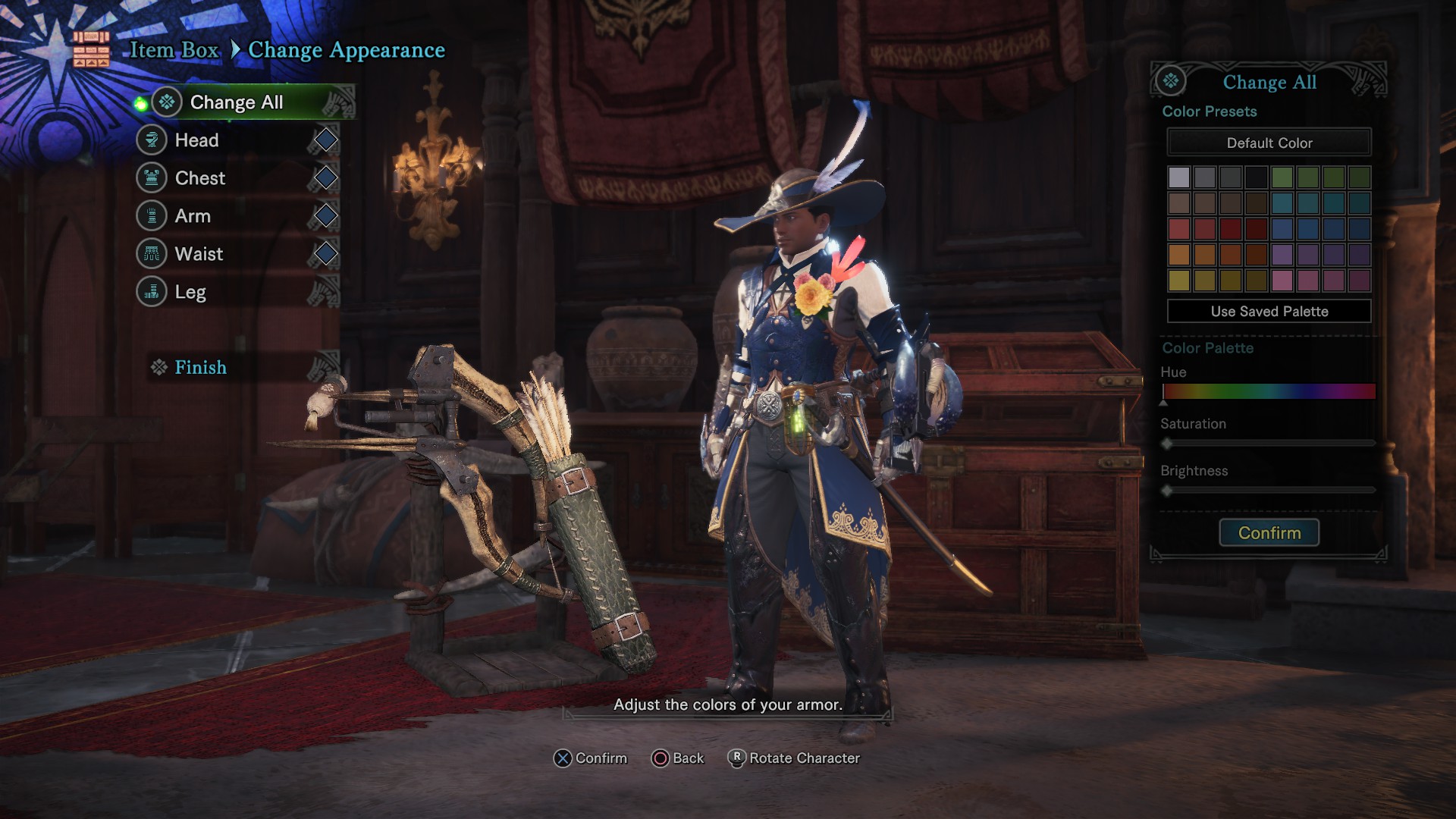Adjust the Hue rainbow slider
Viewport: 1456px width, 819px height.
(1269, 391)
